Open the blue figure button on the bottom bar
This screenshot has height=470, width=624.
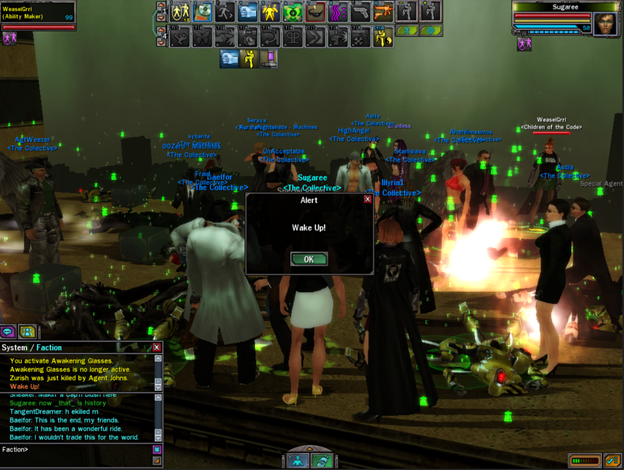point(298,461)
